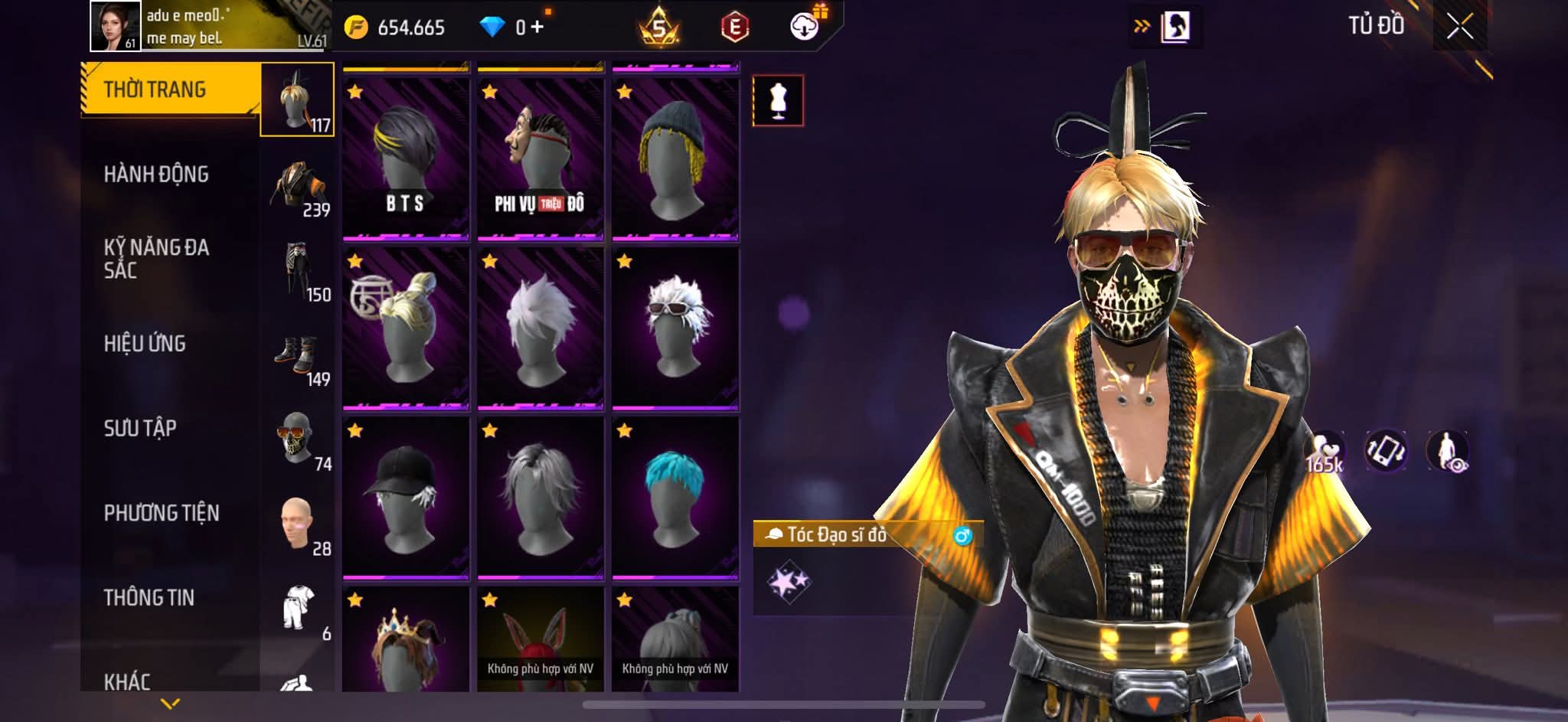Select the Kỹ Năng Đa Sắc tab
Image resolution: width=1568 pixels, height=722 pixels.
(x=156, y=259)
